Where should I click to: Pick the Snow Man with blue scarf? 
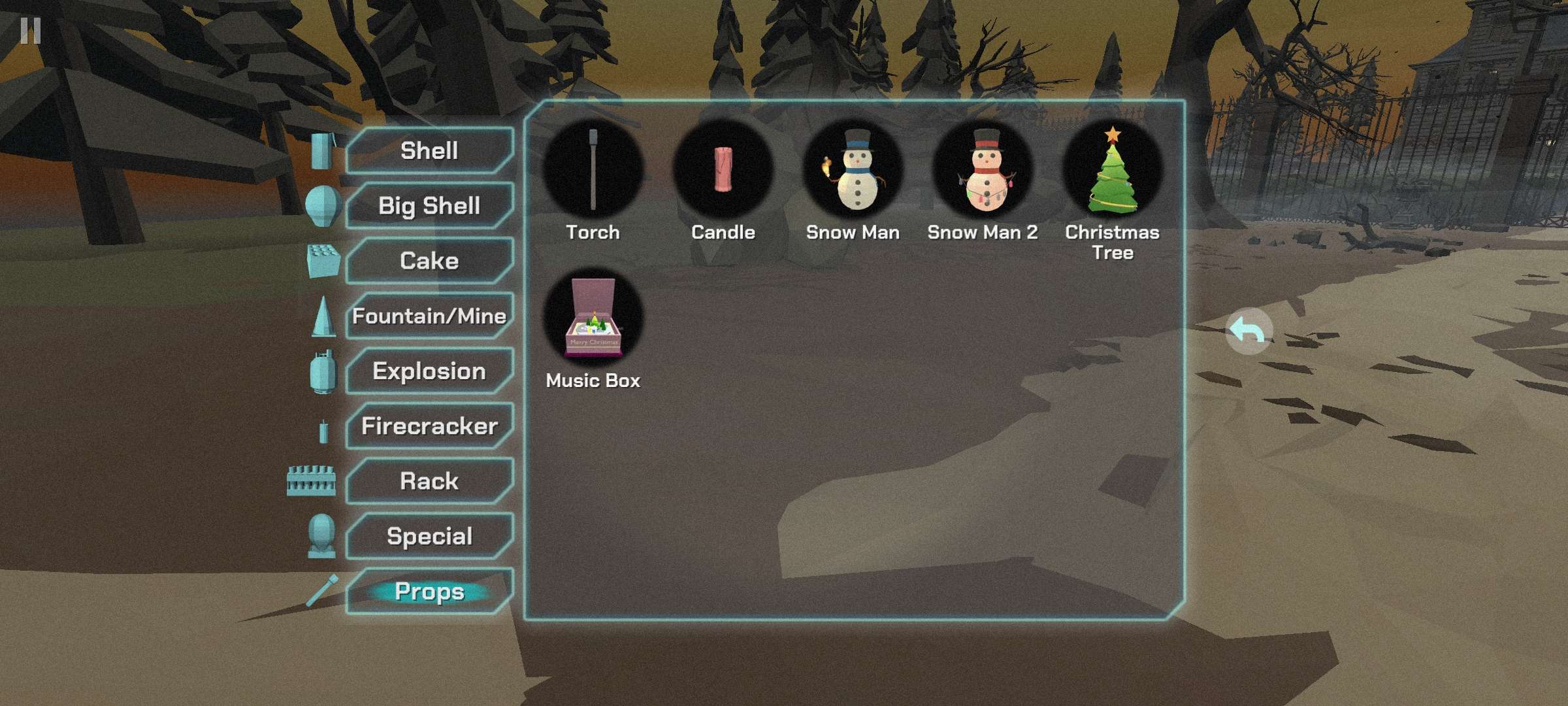point(853,170)
